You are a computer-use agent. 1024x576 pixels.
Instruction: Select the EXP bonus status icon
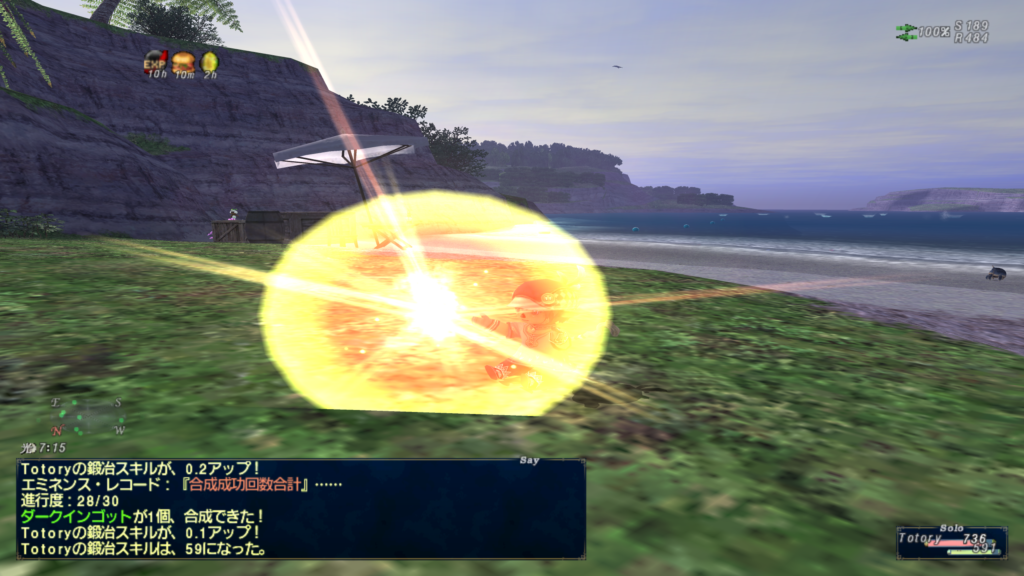(x=155, y=60)
